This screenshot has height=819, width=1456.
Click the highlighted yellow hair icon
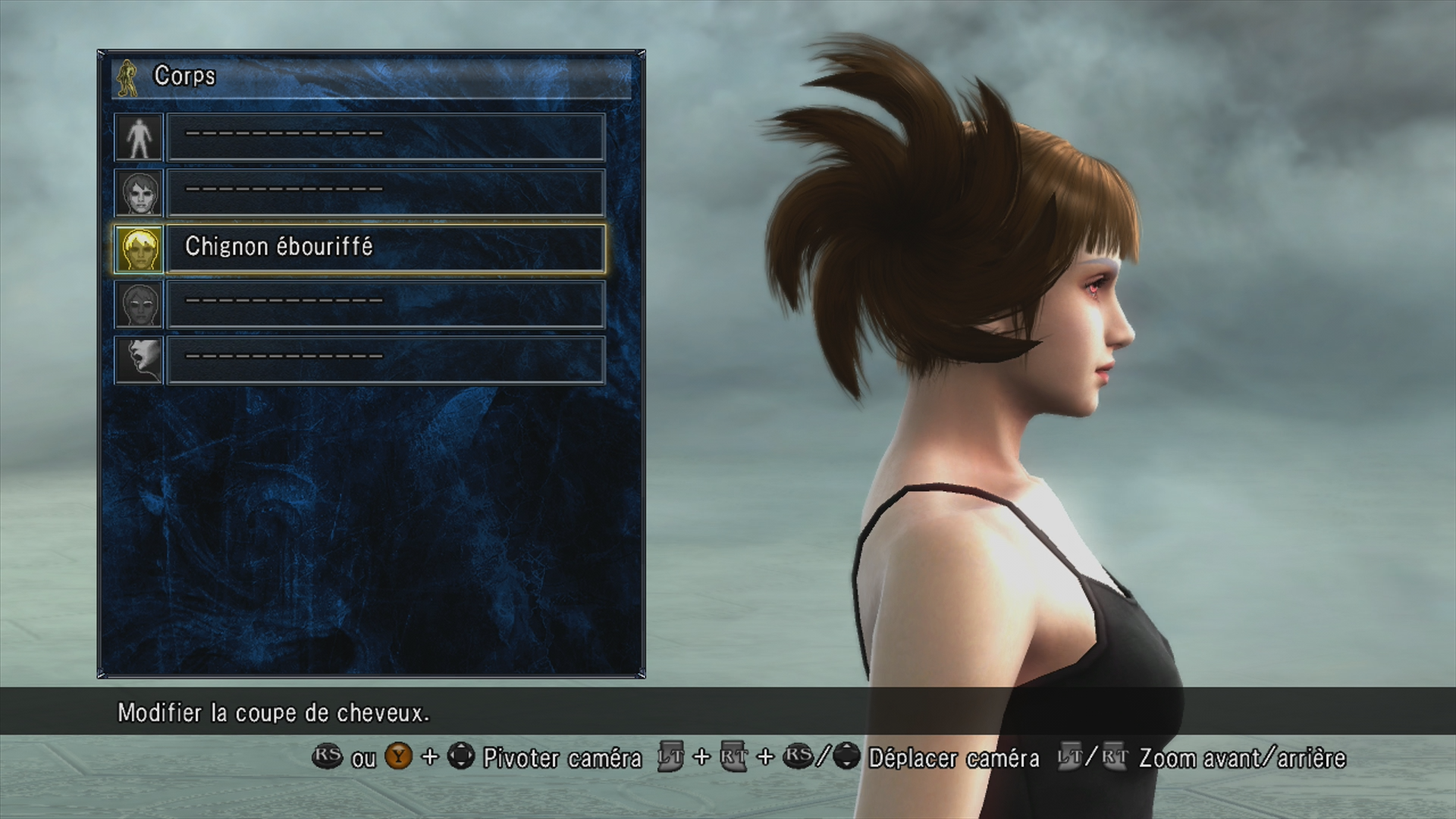coord(139,249)
